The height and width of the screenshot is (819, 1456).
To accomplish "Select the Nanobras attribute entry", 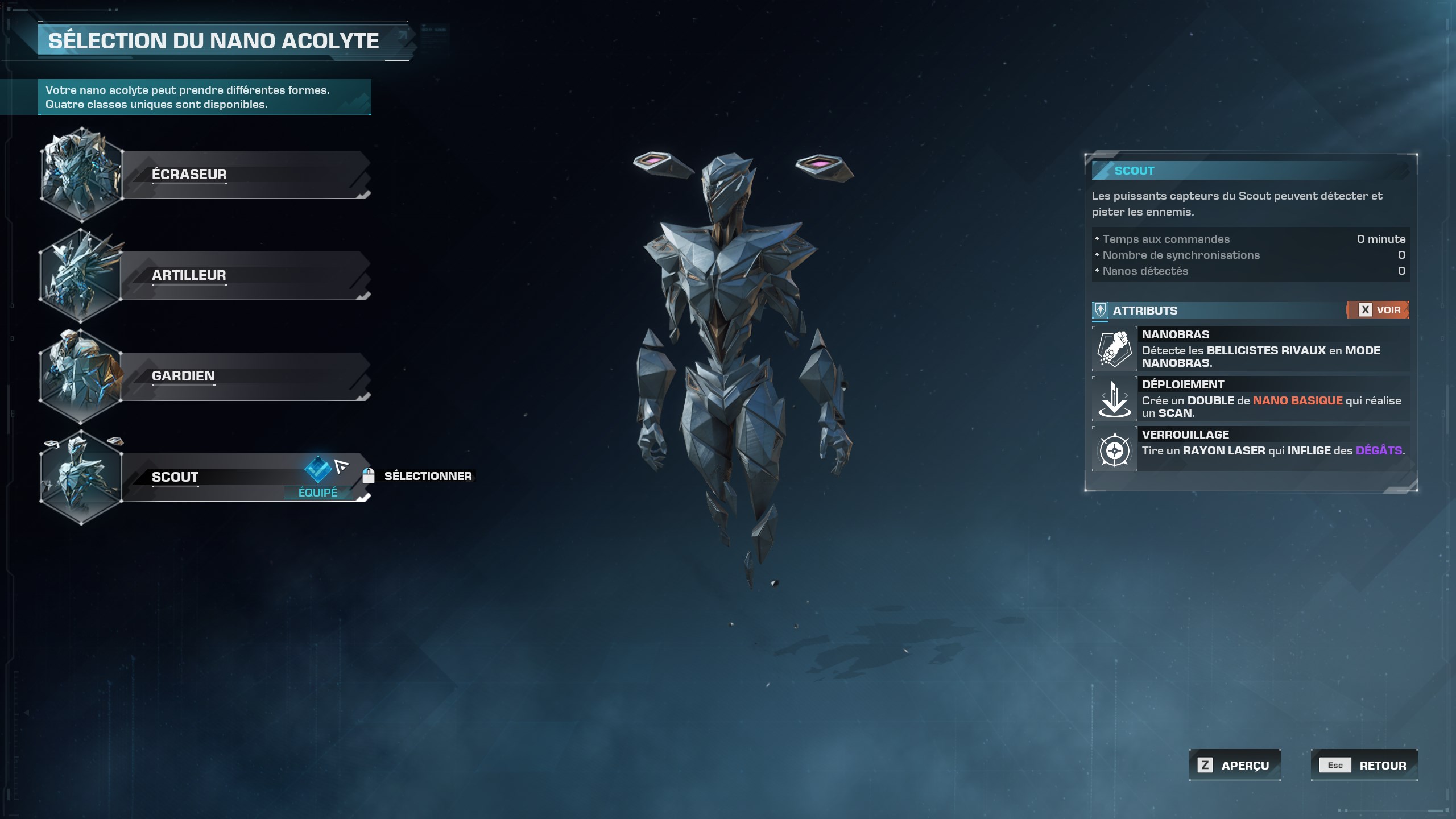I will click(x=1251, y=349).
